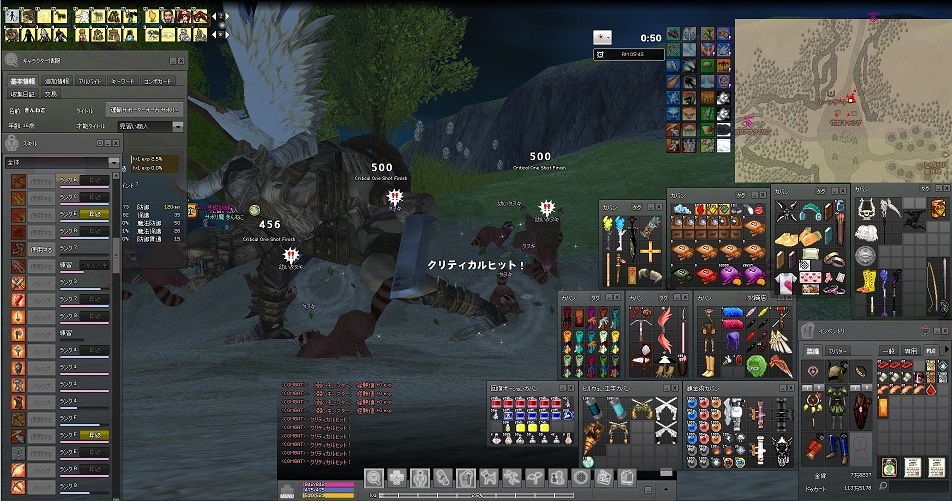The width and height of the screenshot is (952, 501).
Task: Close the inventory window
Action: (x=942, y=331)
